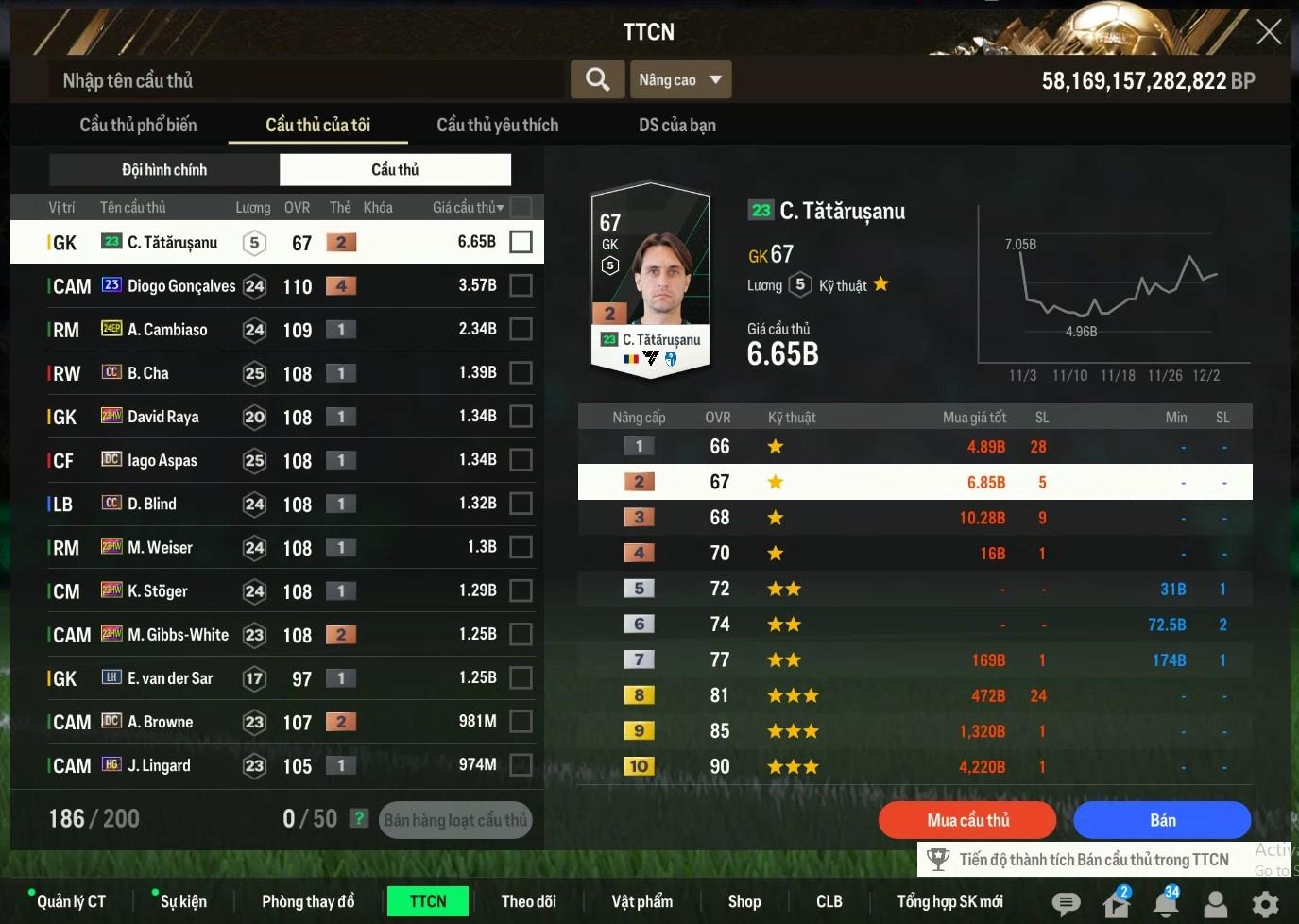Show the DS của bạn tab
The height and width of the screenshot is (924, 1299).
point(676,125)
